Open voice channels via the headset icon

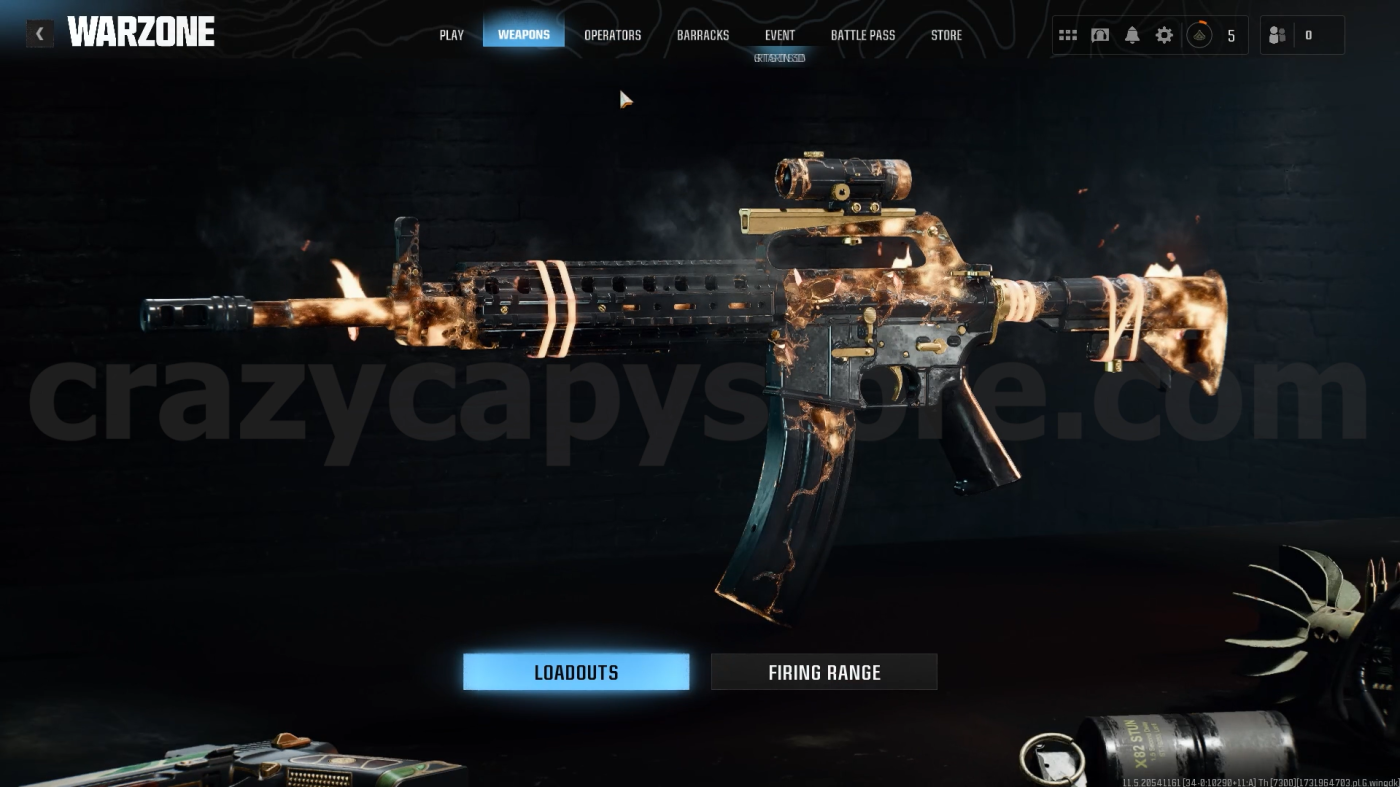coord(1100,34)
